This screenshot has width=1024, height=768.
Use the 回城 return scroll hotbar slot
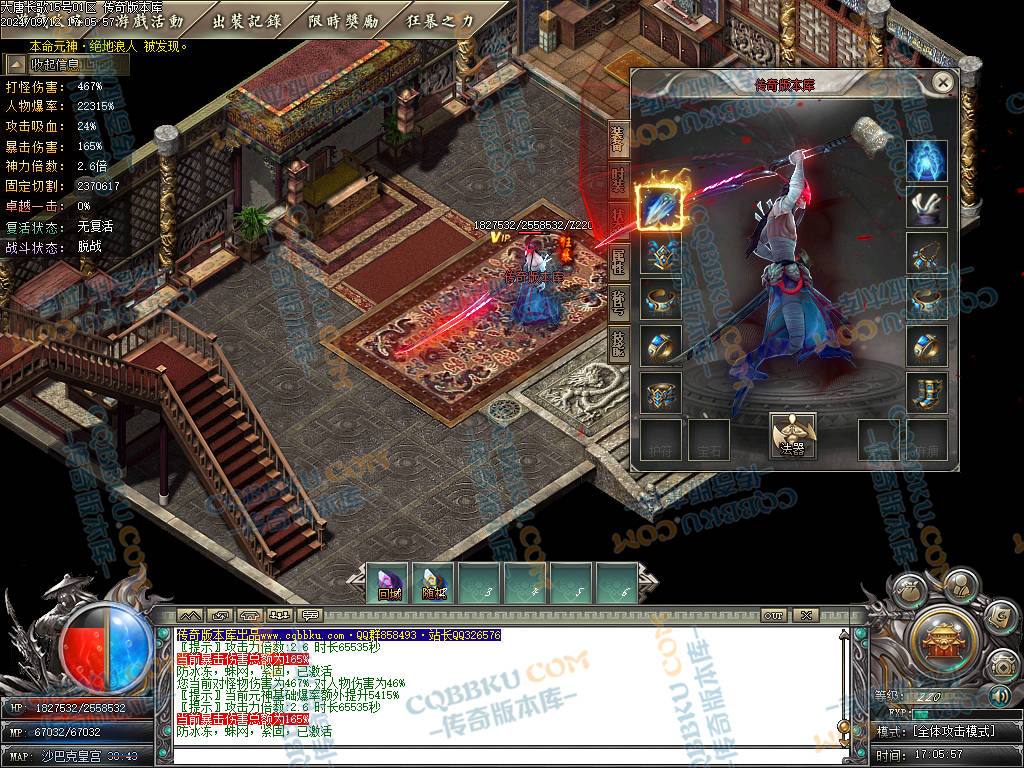tap(388, 584)
